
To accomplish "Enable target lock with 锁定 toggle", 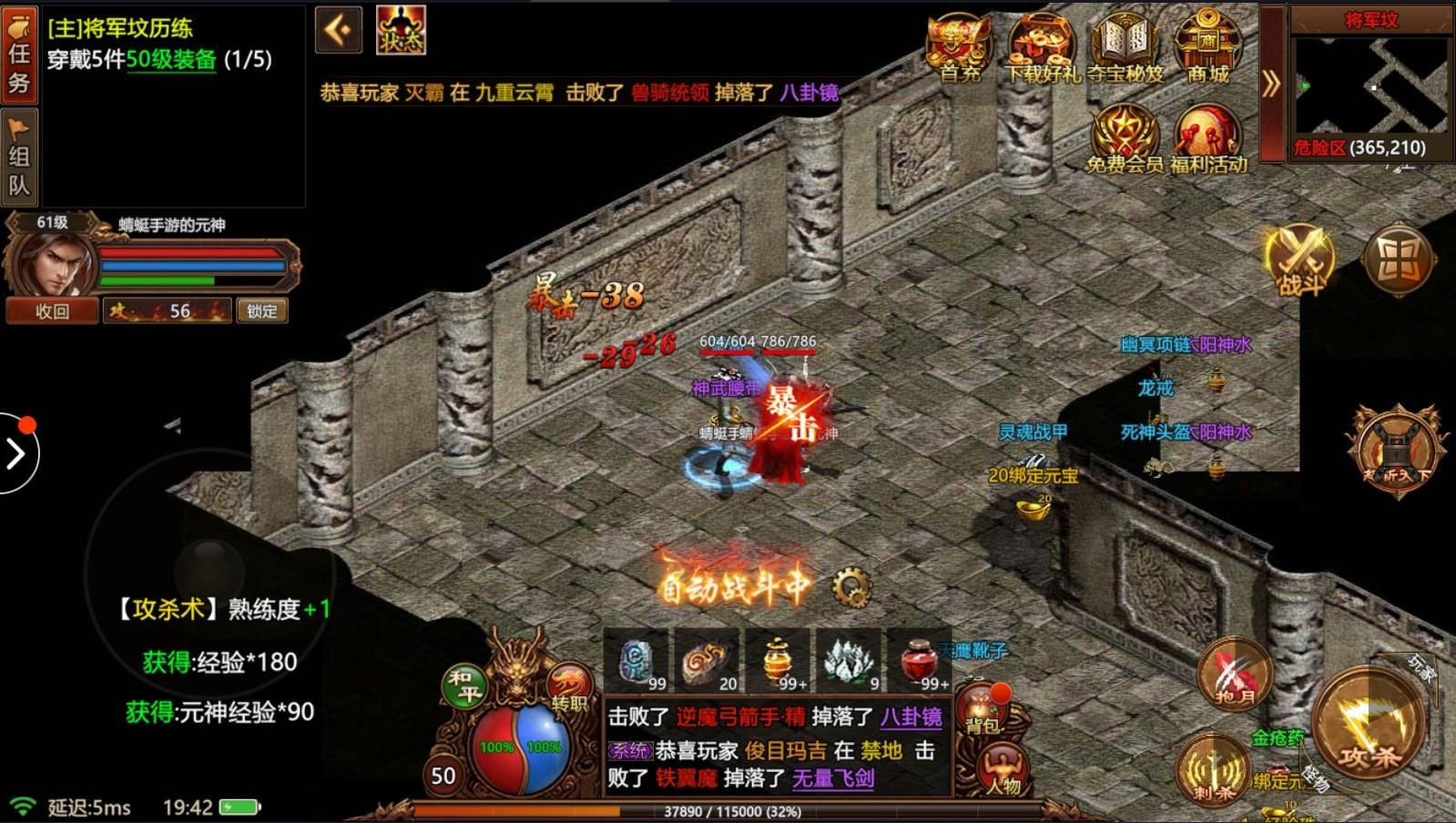I will [x=261, y=311].
